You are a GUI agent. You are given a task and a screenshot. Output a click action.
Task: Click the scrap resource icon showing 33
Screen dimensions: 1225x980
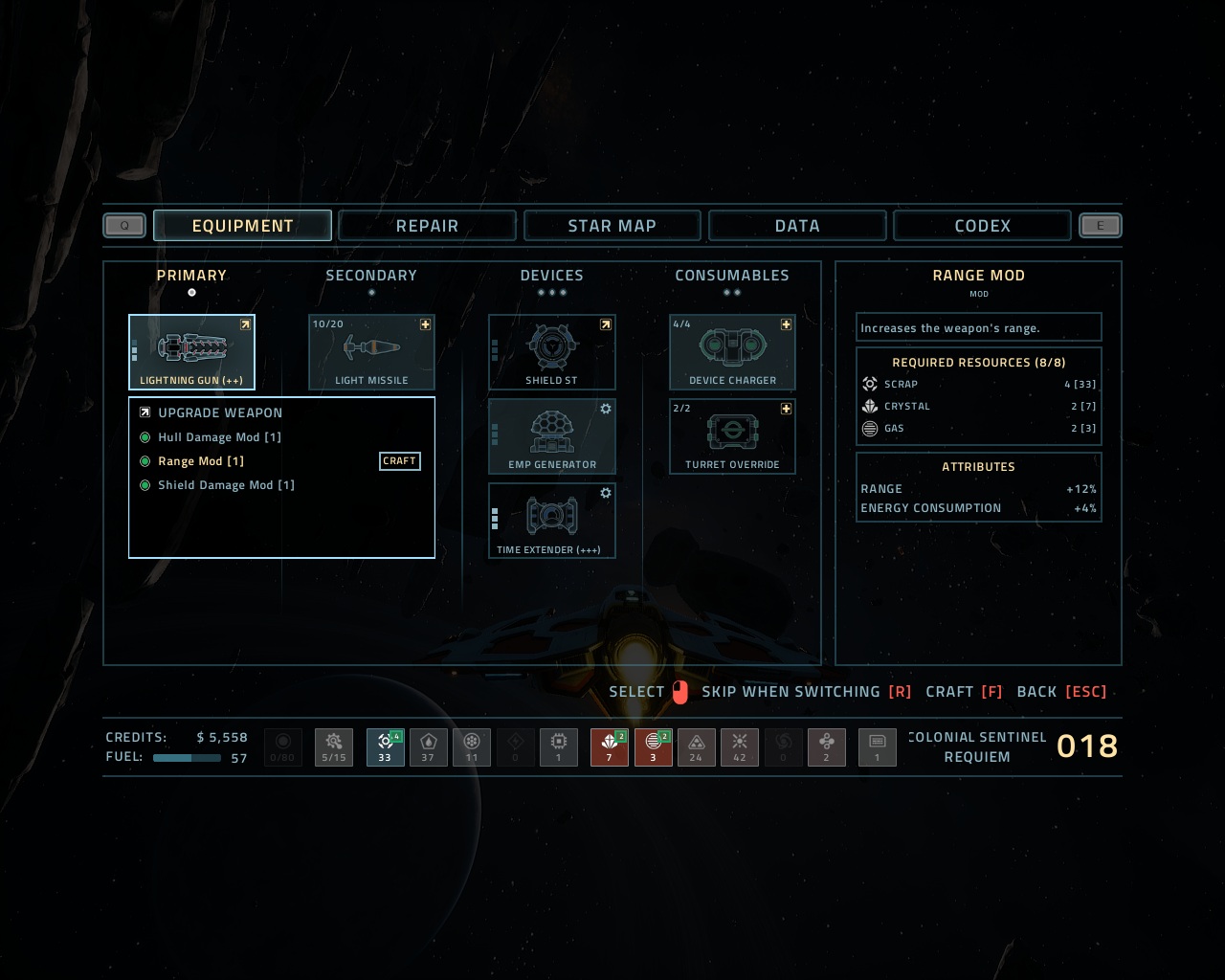385,746
